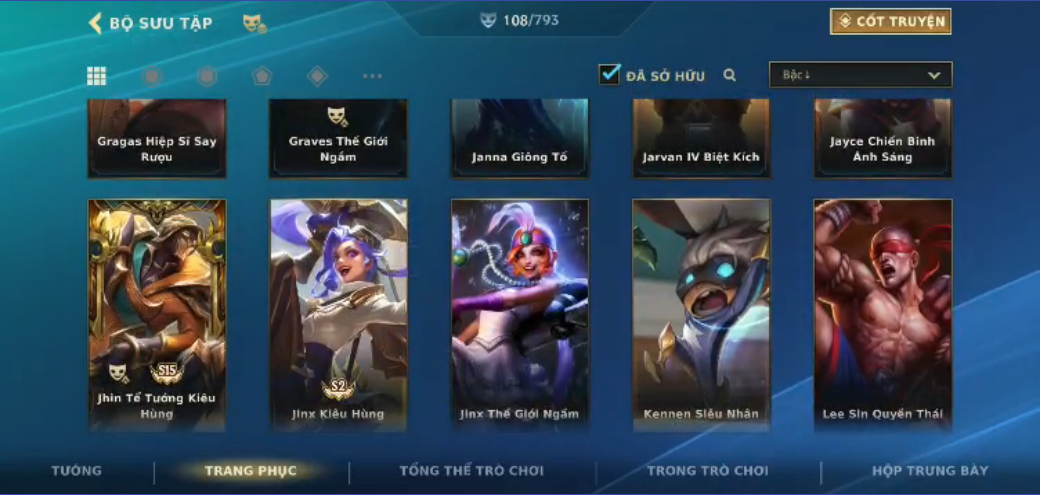
Task: Select the Kennen Siêu Nhân skin card
Action: pyautogui.click(x=701, y=314)
